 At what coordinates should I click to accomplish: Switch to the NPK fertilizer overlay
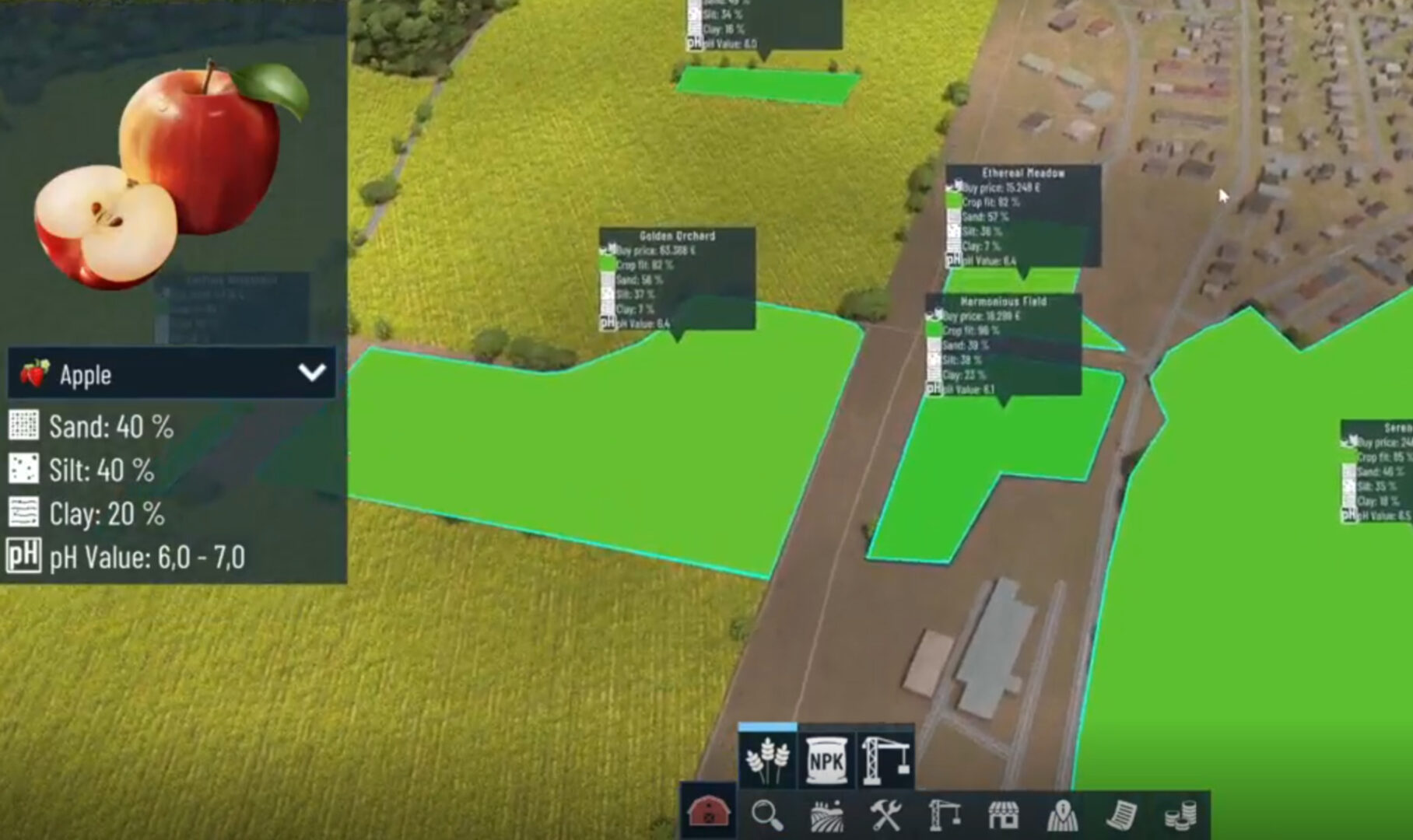pyautogui.click(x=826, y=760)
